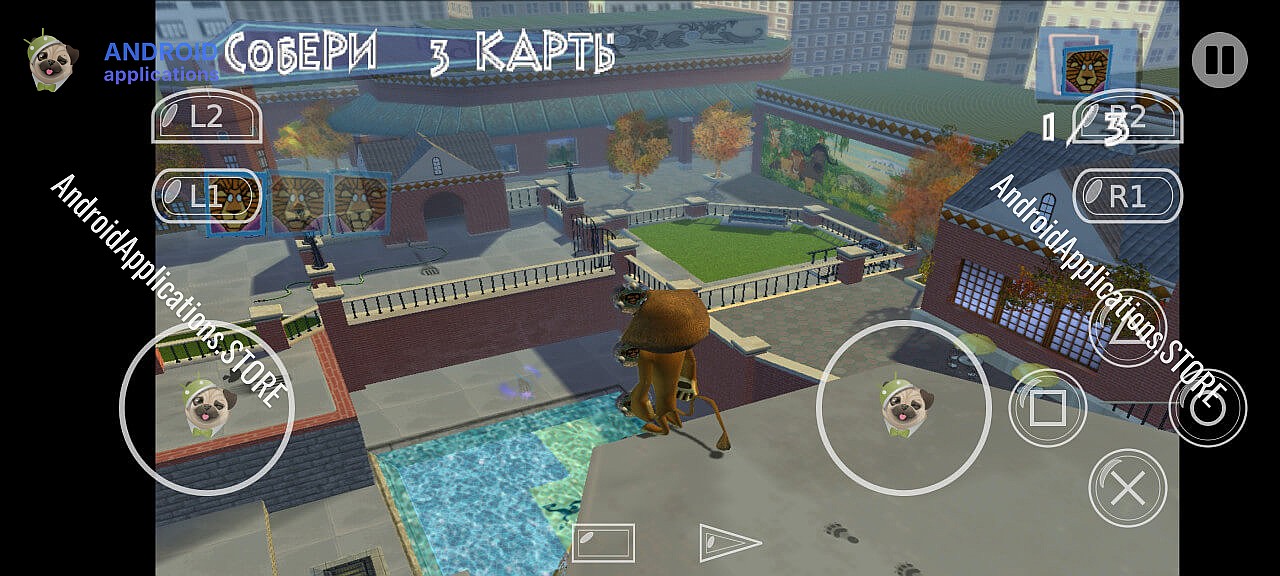The width and height of the screenshot is (1280, 576).
Task: Tap the on-screen triangle button
Action: tap(1127, 329)
